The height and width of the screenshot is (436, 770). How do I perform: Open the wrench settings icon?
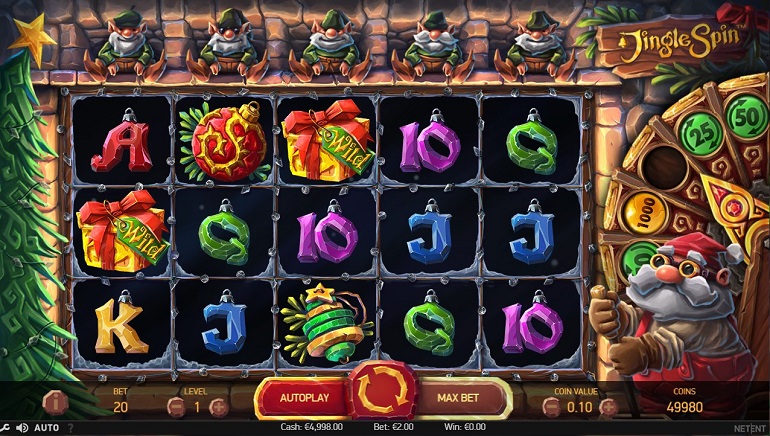click(x=7, y=428)
